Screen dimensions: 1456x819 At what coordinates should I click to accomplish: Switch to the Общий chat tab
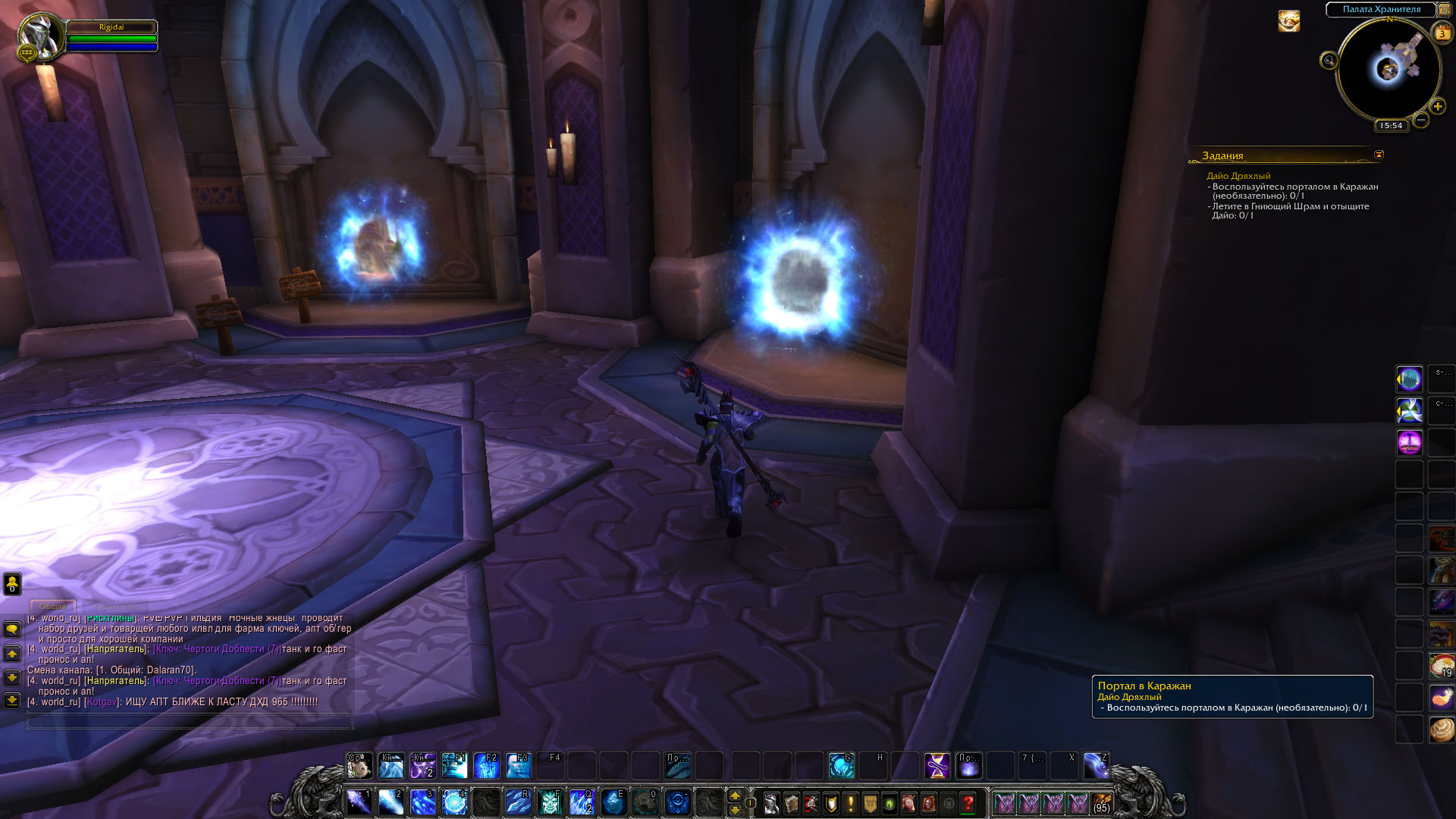click(53, 607)
